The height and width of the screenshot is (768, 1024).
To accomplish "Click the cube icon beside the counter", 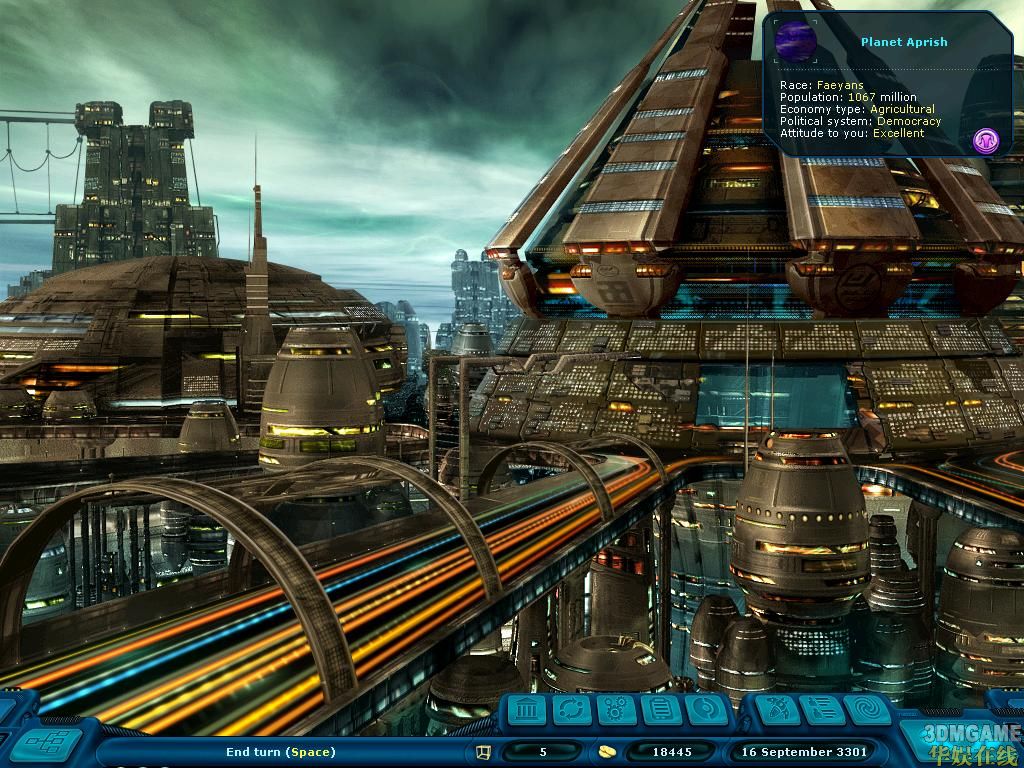I will (x=484, y=752).
